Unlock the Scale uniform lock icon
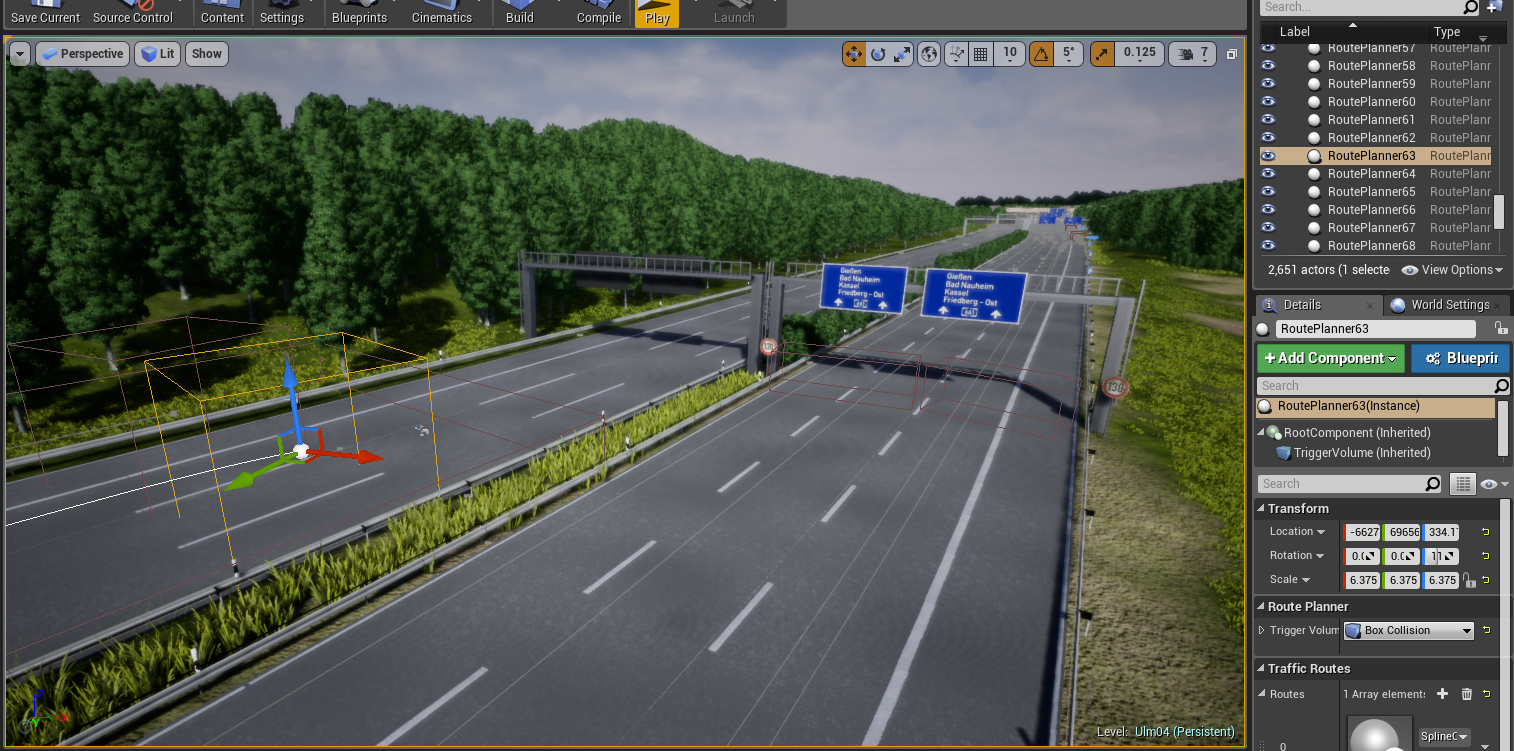Image resolution: width=1514 pixels, height=751 pixels. pos(1469,580)
